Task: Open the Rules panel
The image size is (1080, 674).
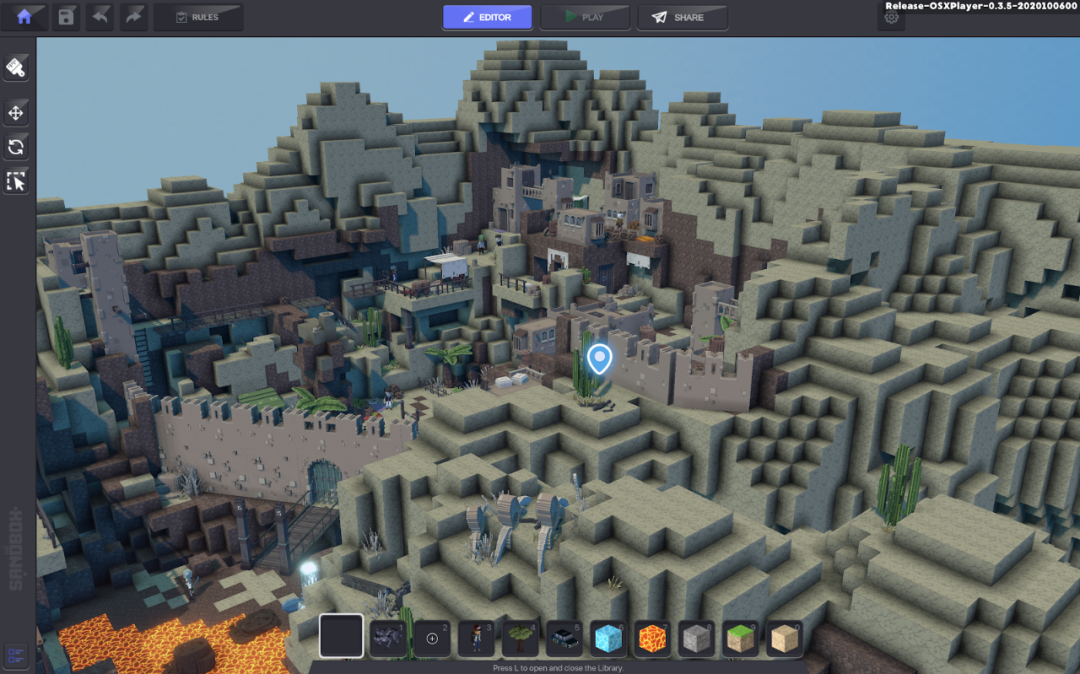Action: pyautogui.click(x=197, y=17)
